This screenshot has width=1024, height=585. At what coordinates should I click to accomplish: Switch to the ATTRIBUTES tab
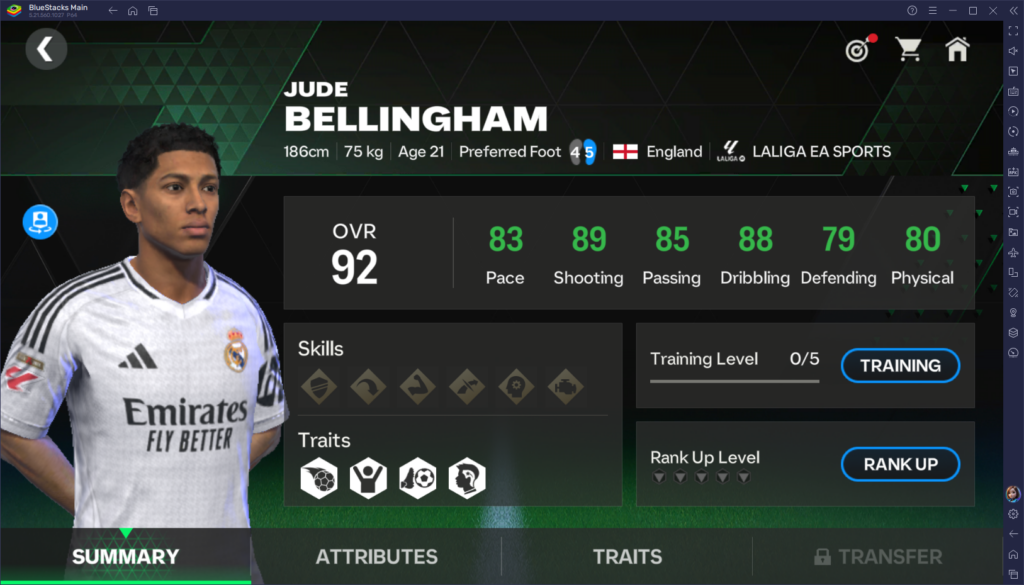coord(376,557)
